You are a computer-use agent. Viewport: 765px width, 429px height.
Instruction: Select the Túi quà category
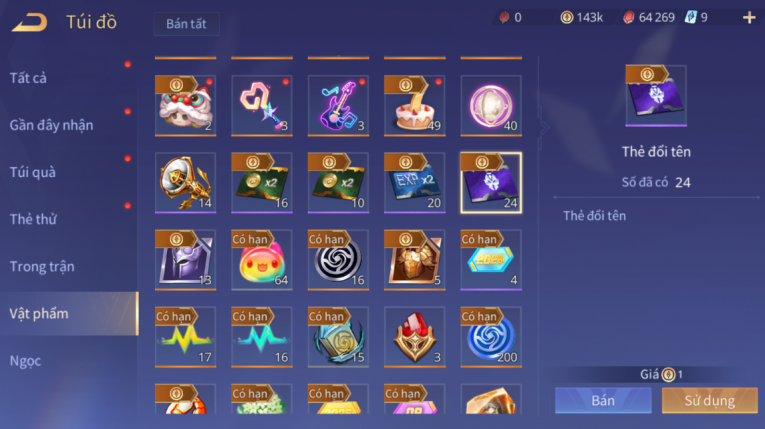pos(34,172)
